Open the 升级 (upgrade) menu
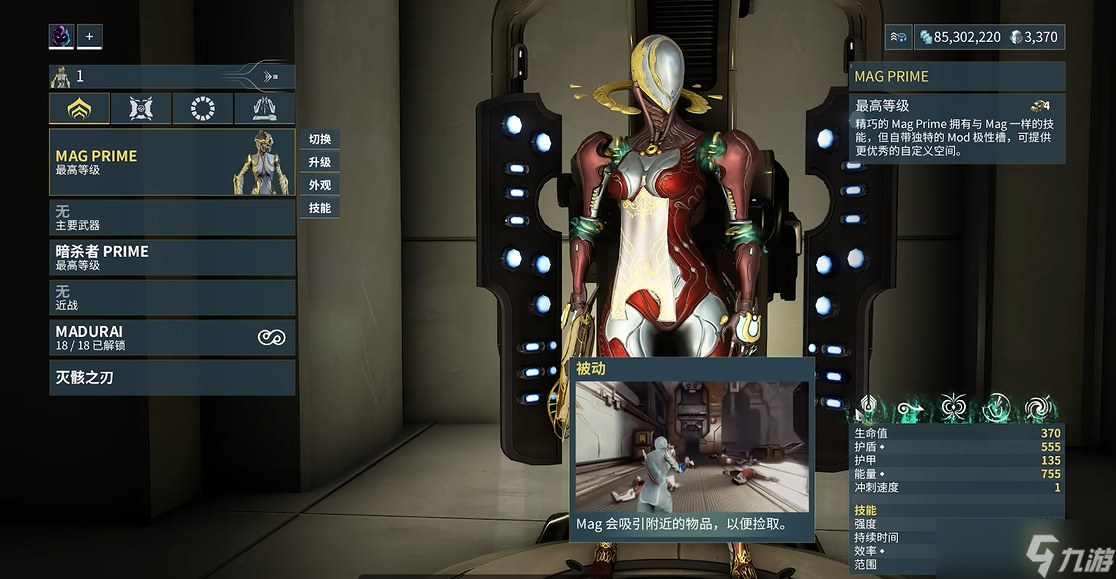This screenshot has height=579, width=1116. tap(319, 162)
